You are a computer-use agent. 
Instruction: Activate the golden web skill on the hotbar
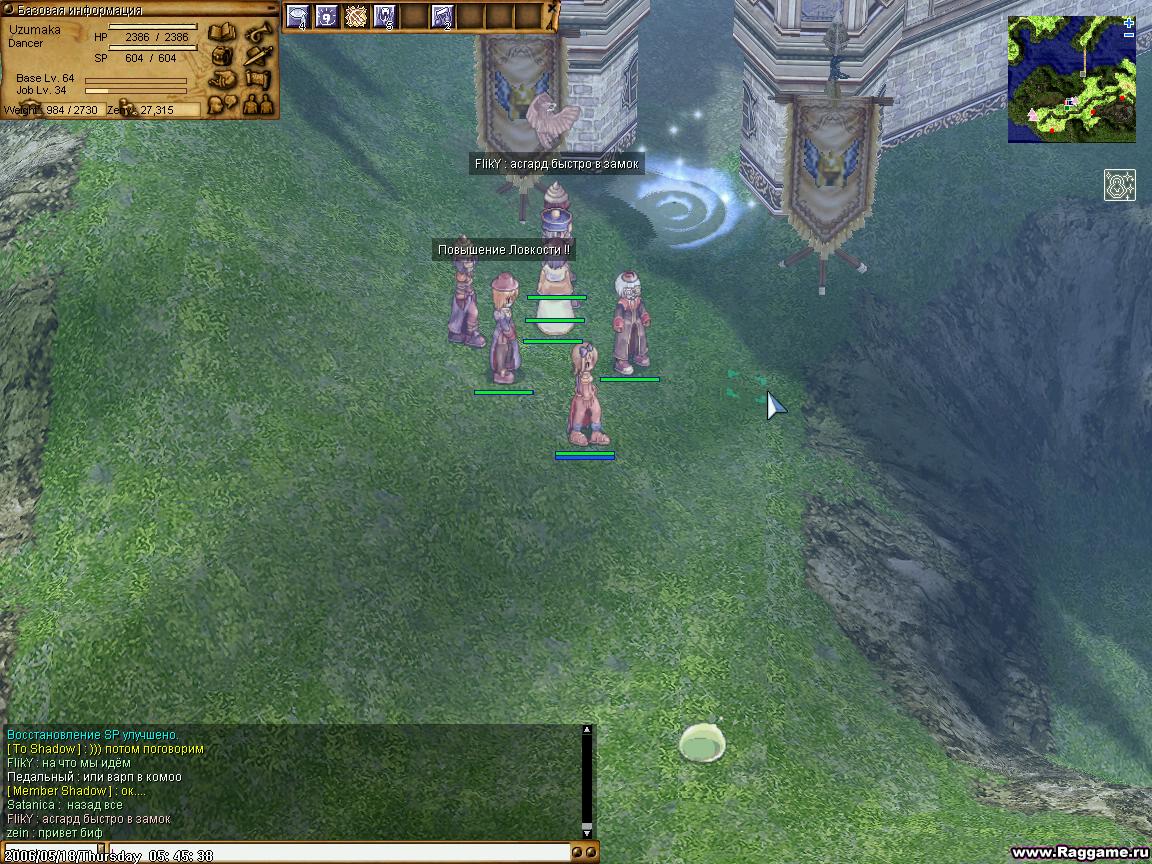(356, 16)
